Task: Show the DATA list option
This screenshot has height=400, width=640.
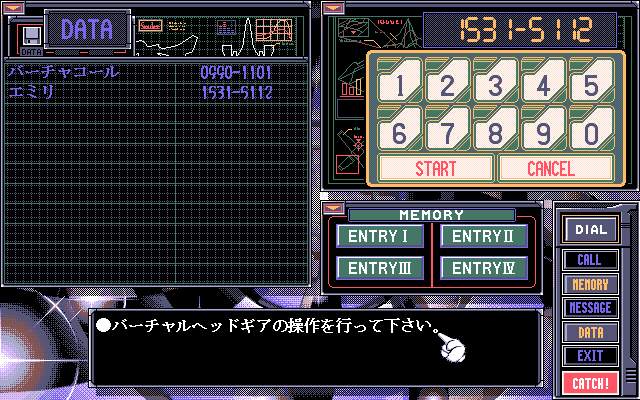Action: coord(590,332)
